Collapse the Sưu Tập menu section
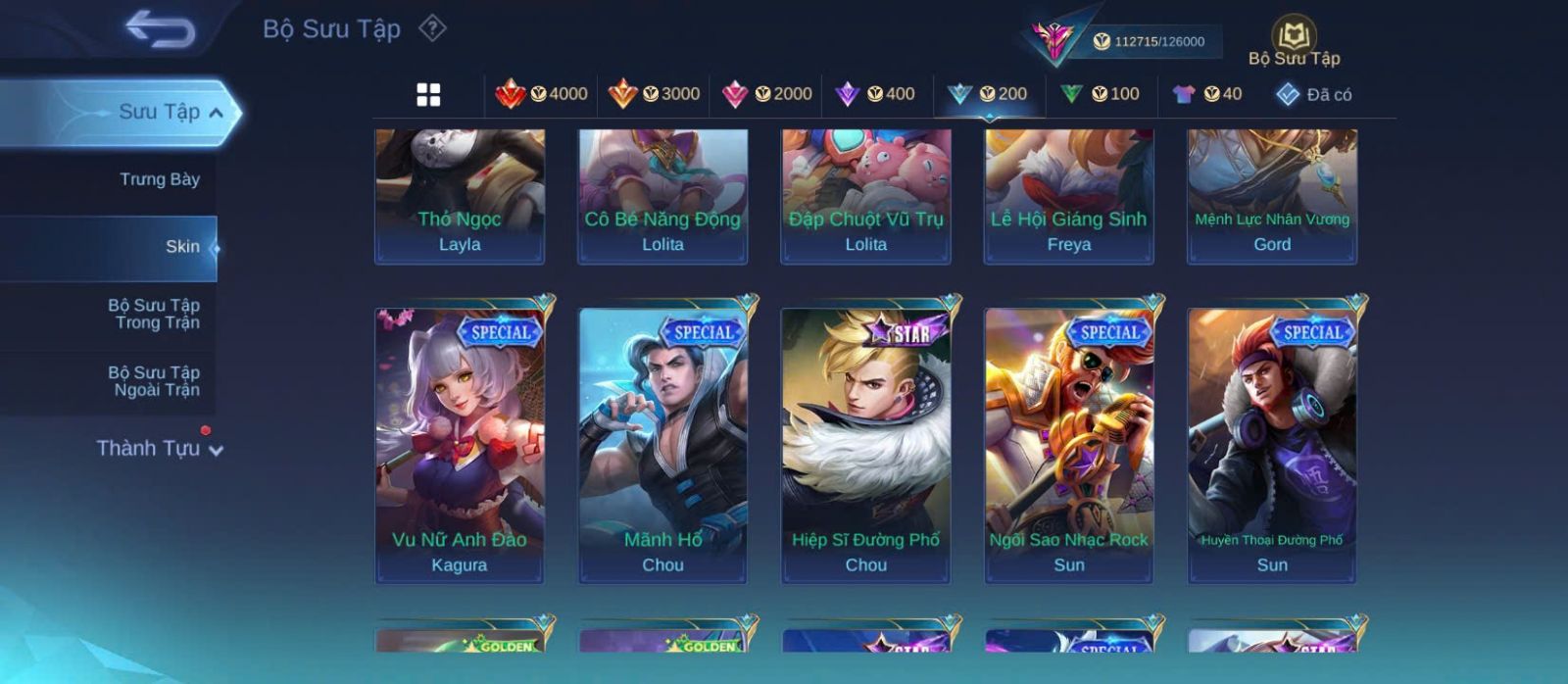This screenshot has width=1568, height=684. tap(216, 113)
